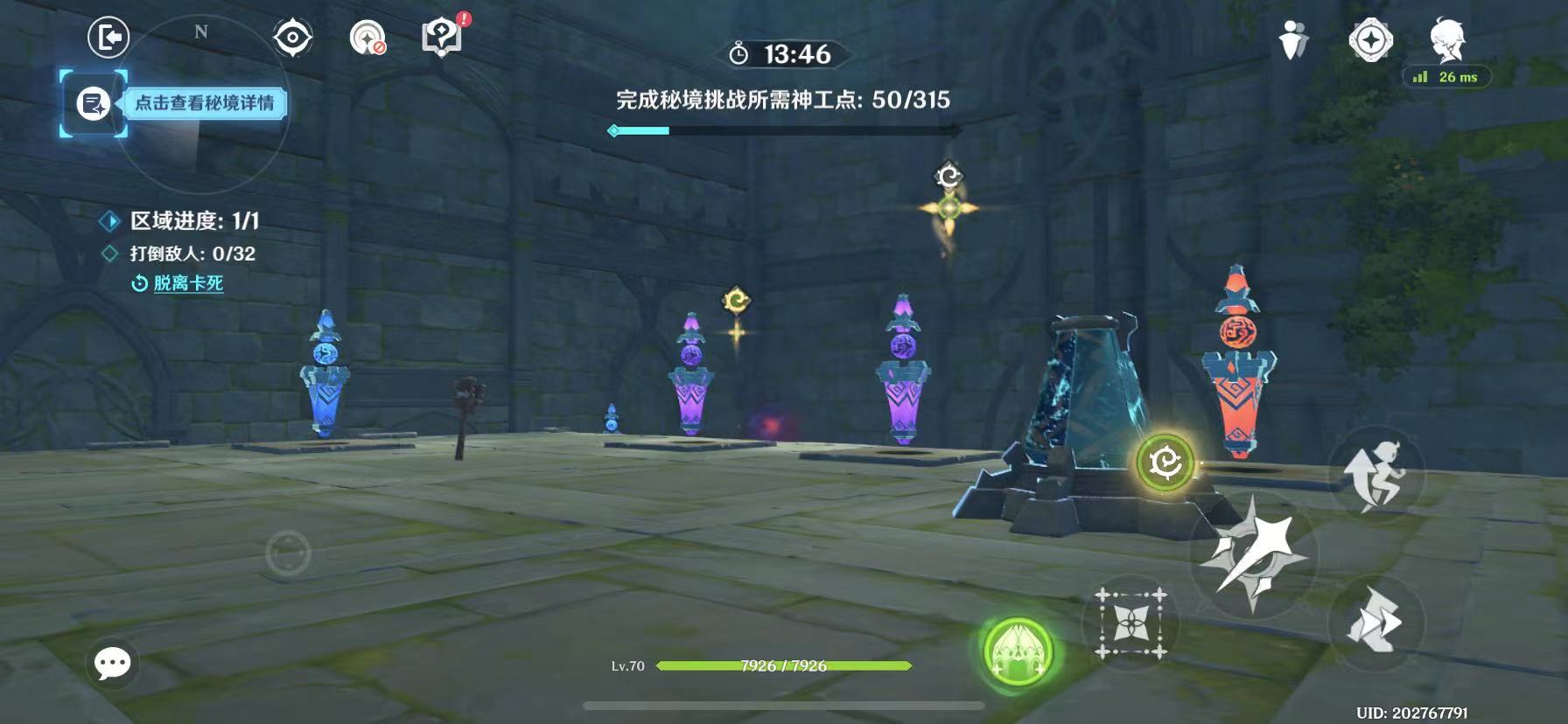The height and width of the screenshot is (724, 1568).
Task: Click the 脱离卡死 unstuck link
Action: (x=188, y=283)
